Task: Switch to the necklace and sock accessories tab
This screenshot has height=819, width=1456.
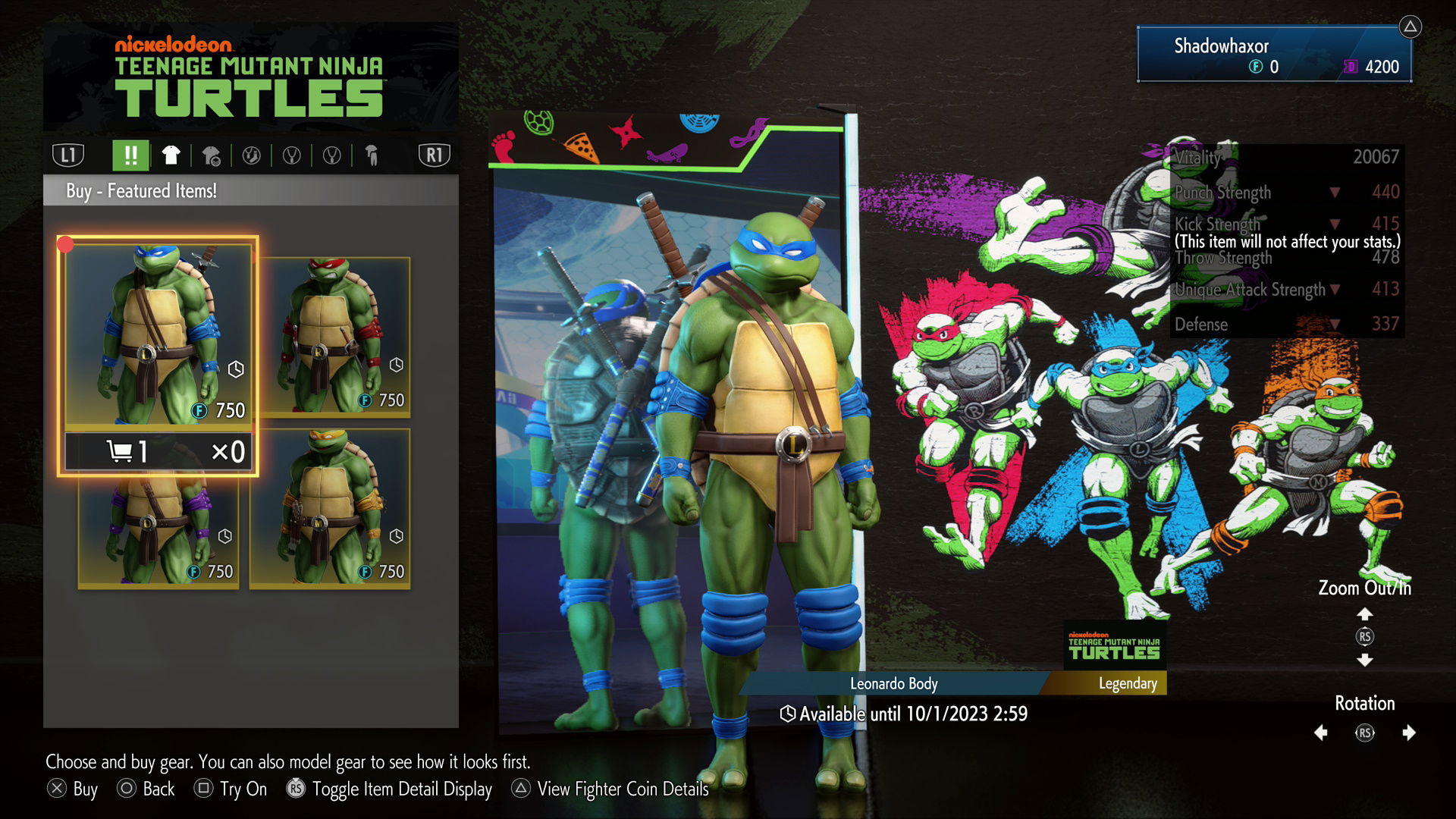Action: pos(251,156)
